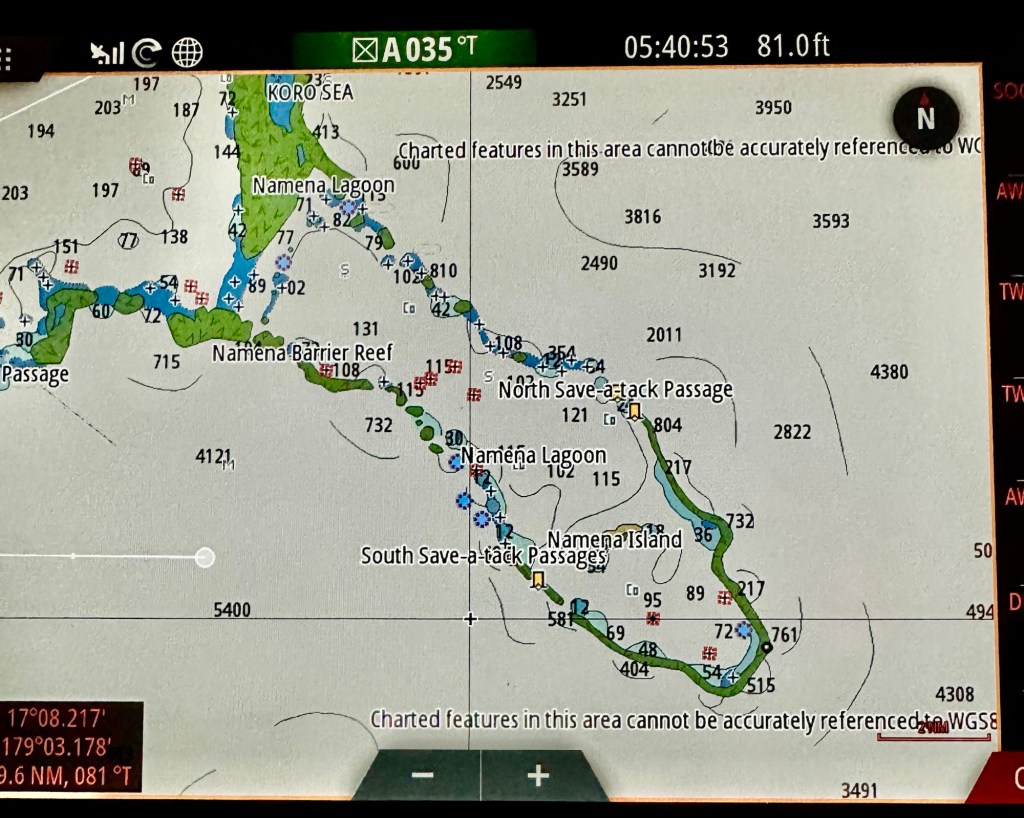Zoom out the chart with the minus button

(422, 775)
